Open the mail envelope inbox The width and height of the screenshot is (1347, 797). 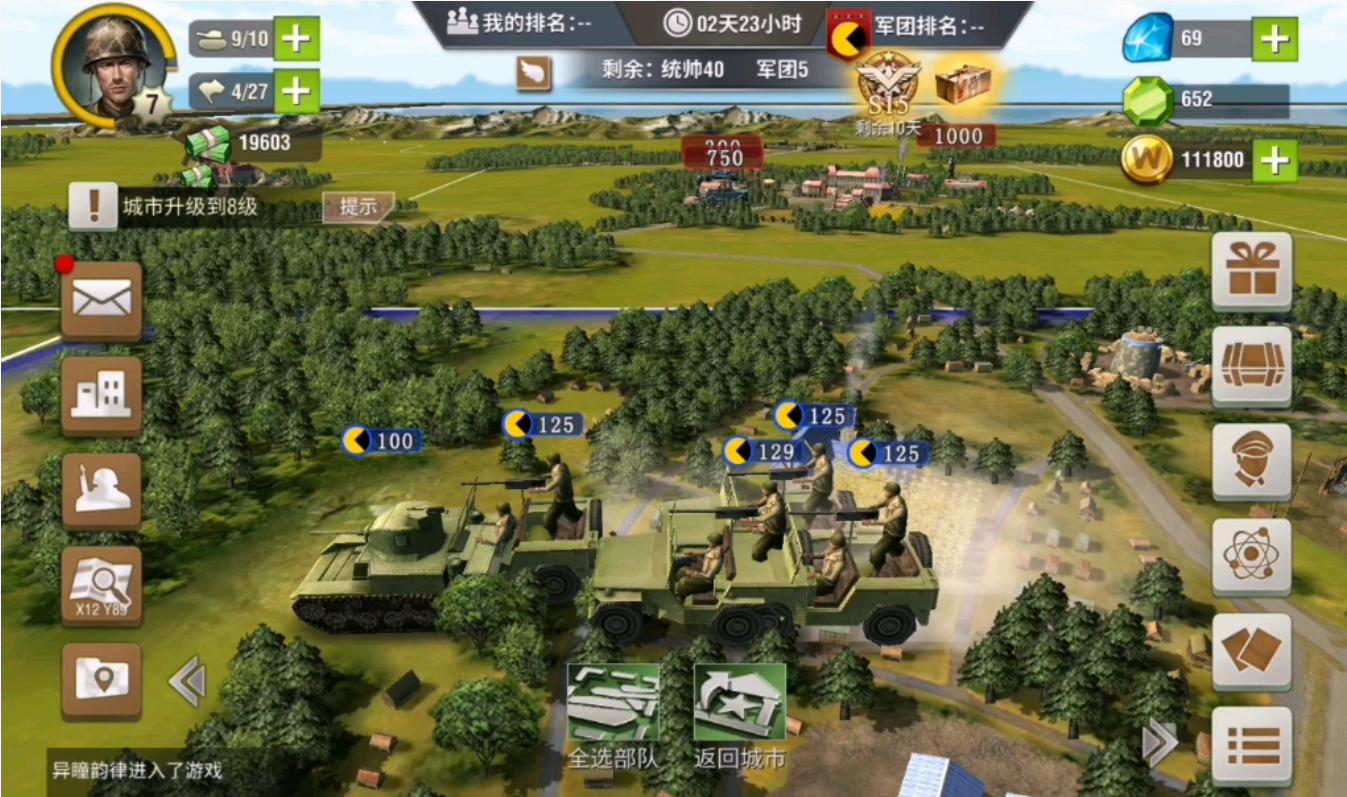tap(101, 298)
